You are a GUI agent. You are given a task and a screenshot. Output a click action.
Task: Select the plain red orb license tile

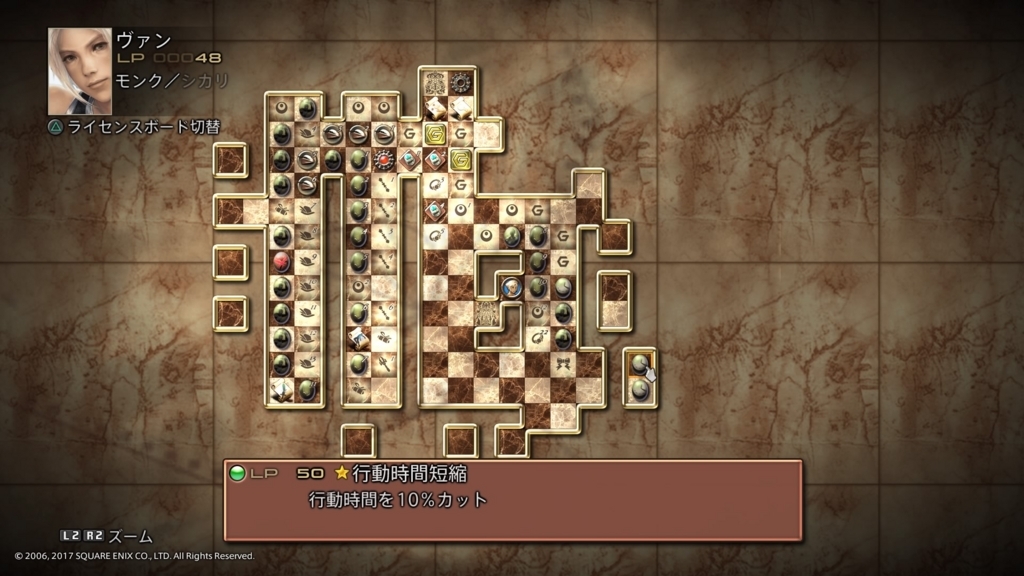pyautogui.click(x=282, y=262)
